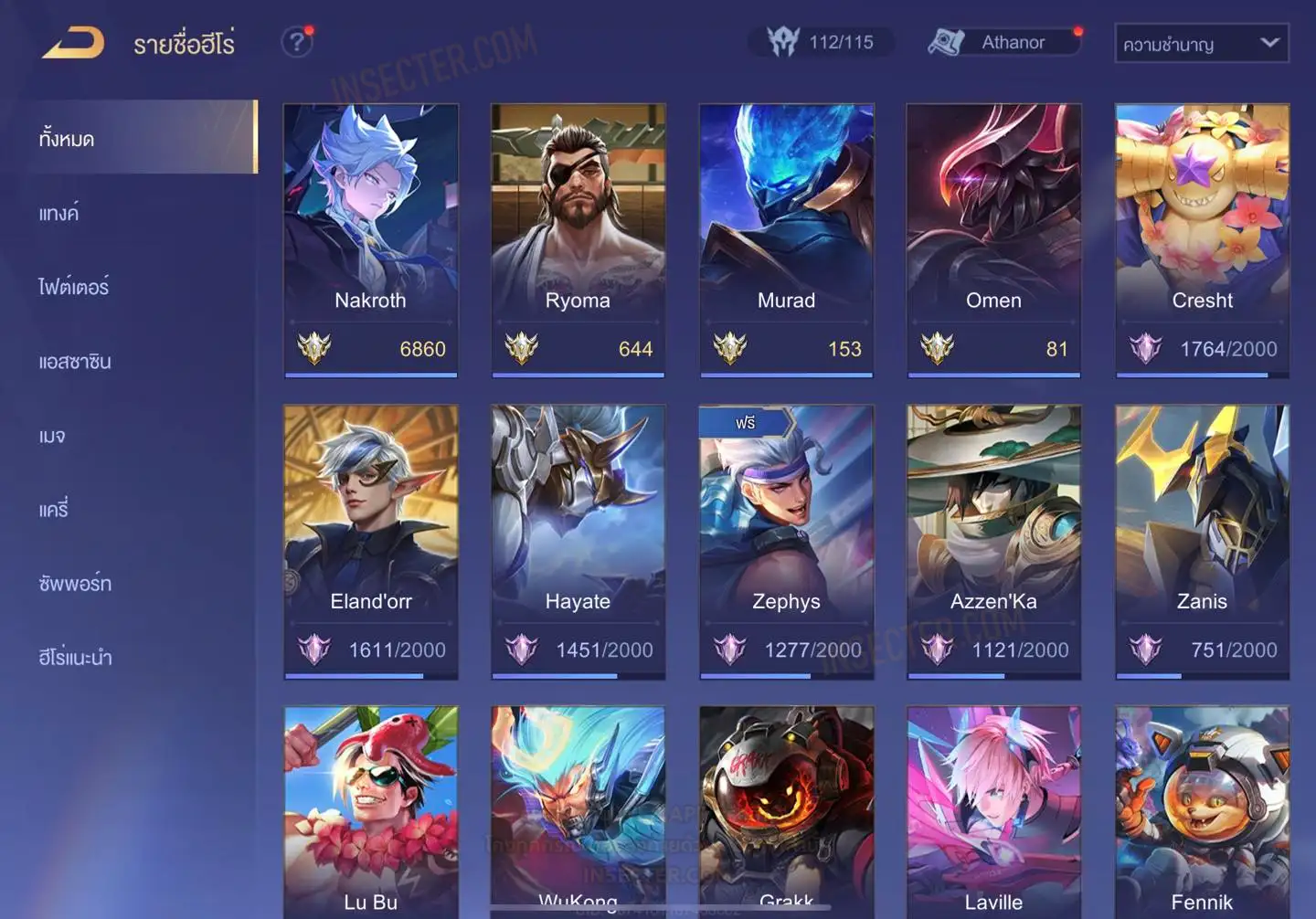Screen dimensions: 1316x919
Task: Click the Cresht hero card
Action: [1202, 239]
